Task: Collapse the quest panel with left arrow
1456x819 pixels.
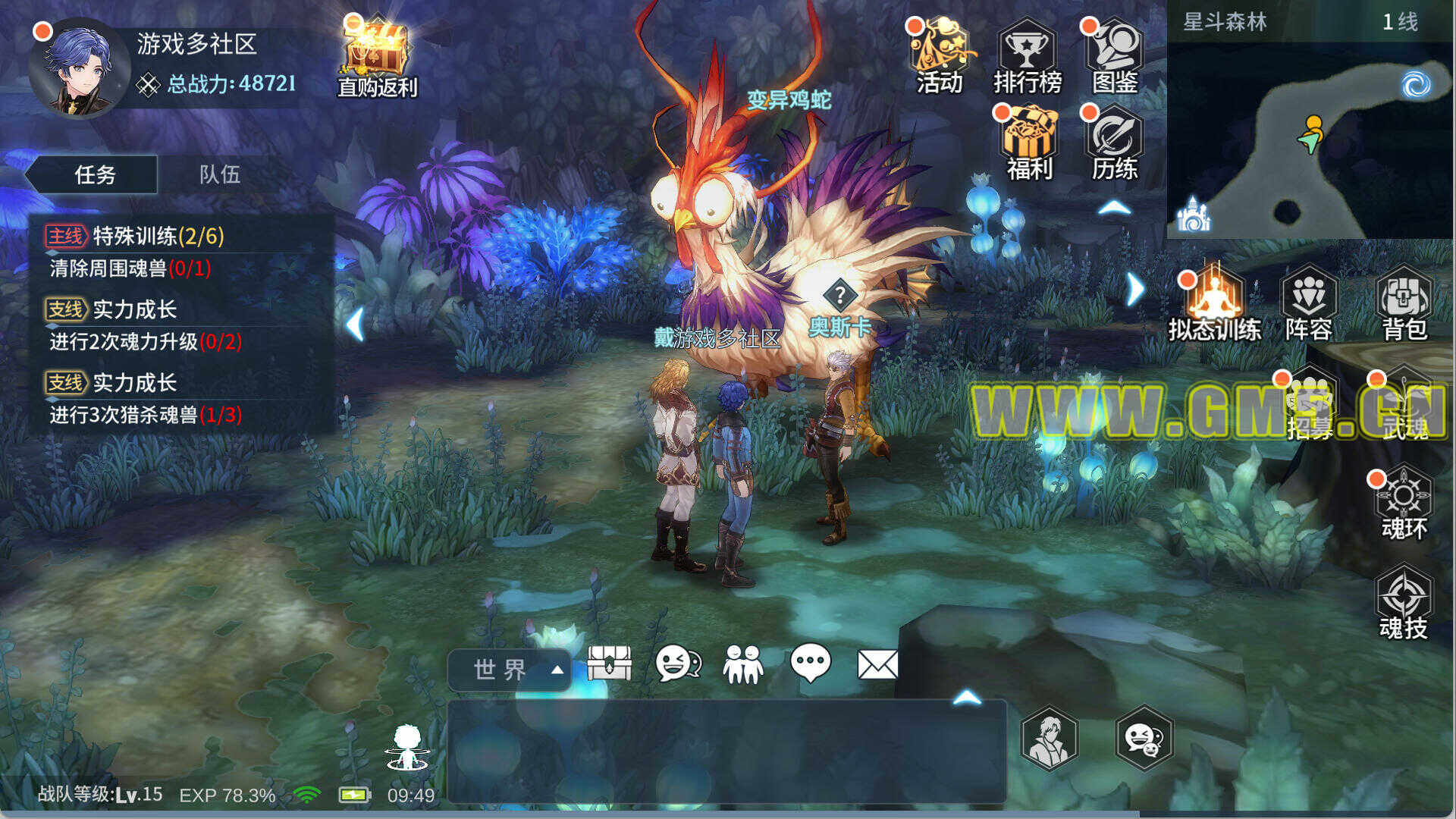Action: coord(355,325)
